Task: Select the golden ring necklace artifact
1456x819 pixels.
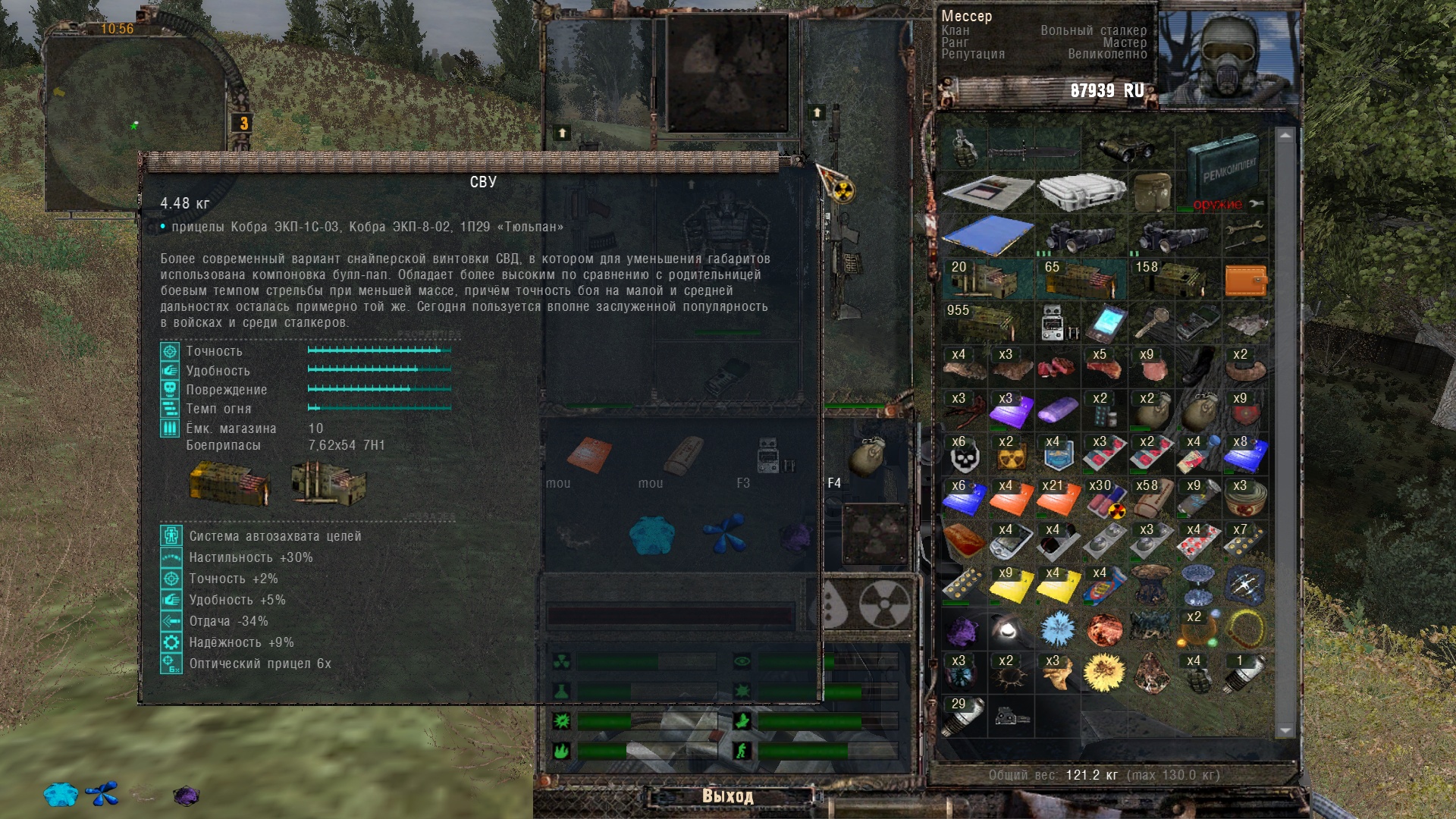Action: coord(1245,629)
